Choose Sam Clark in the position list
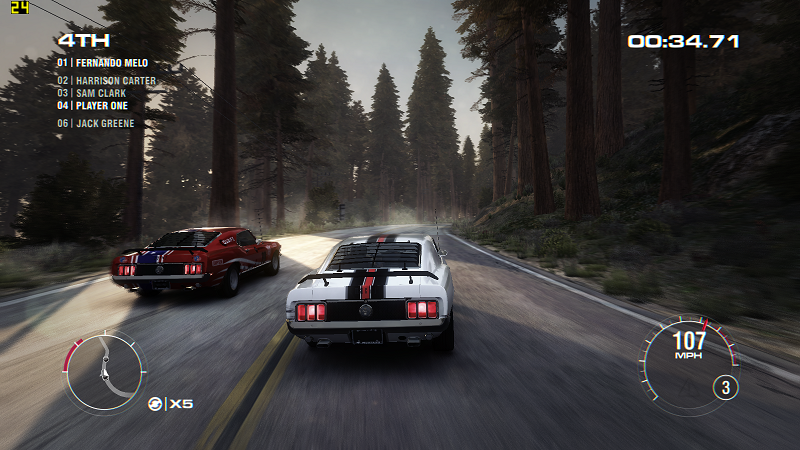 pyautogui.click(x=93, y=93)
